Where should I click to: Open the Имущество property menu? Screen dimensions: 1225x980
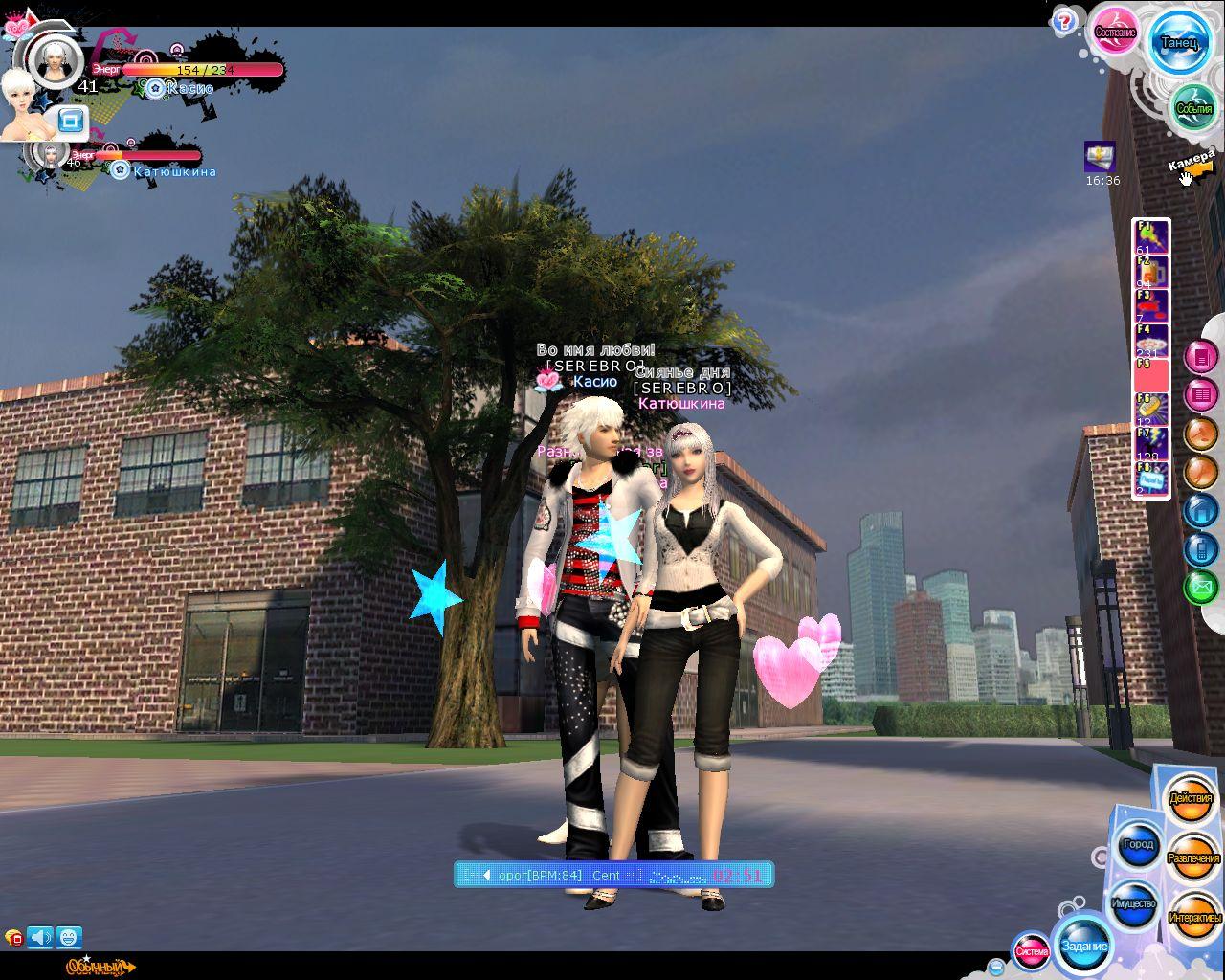pyautogui.click(x=1133, y=903)
